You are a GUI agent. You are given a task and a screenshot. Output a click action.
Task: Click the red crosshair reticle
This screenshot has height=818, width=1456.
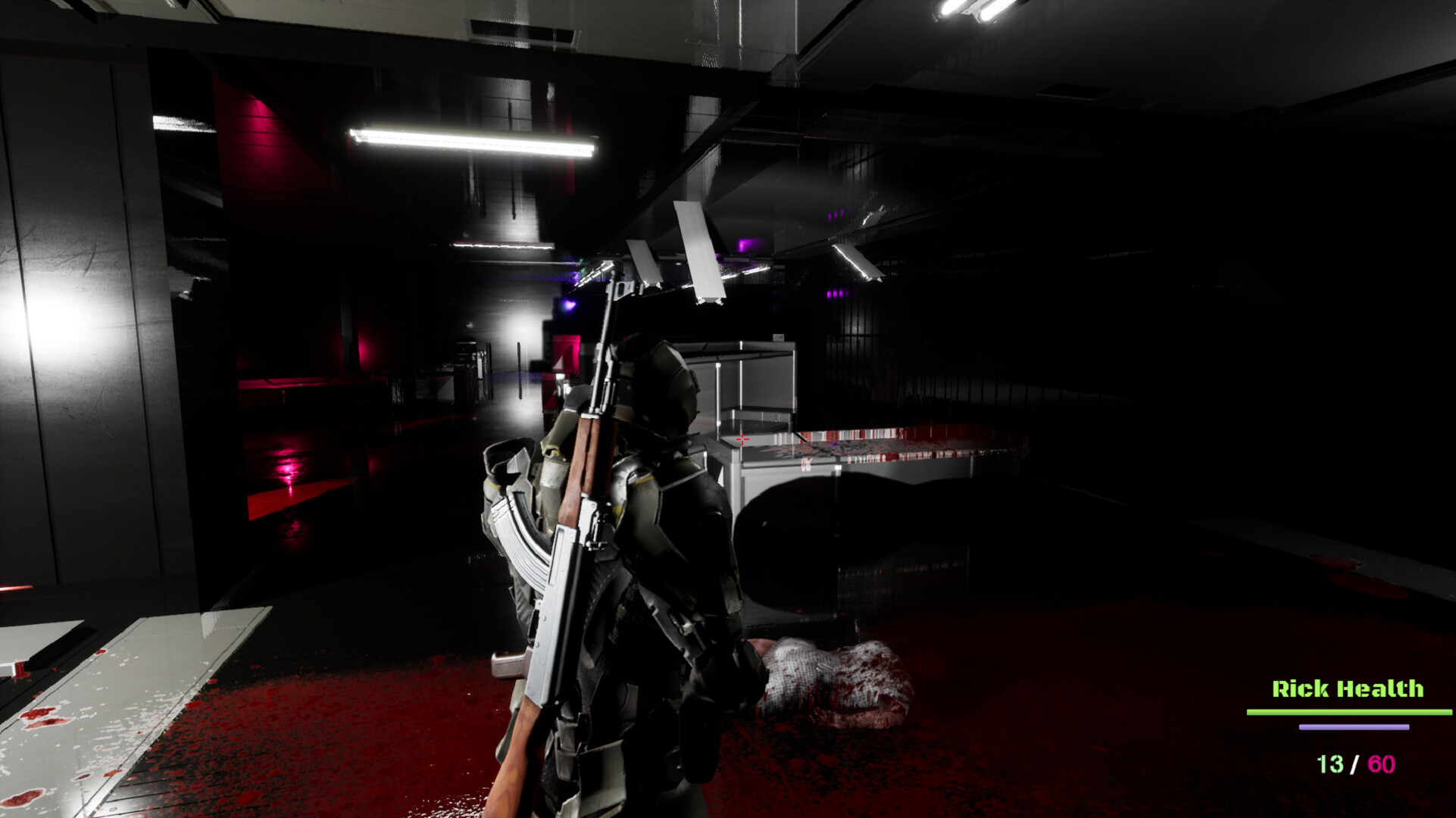(x=741, y=438)
